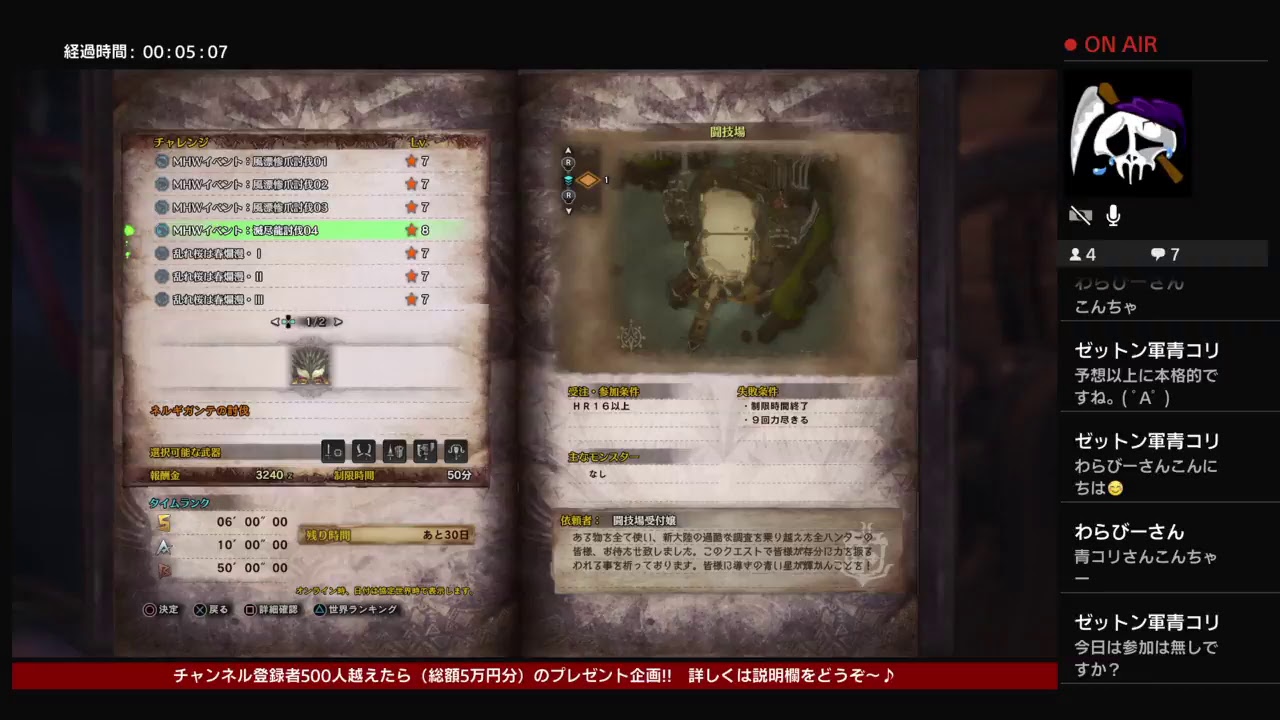The height and width of the screenshot is (720, 1280).
Task: Select the MHWイベント:風漂竜討伐01 quest entry
Action: 290,161
